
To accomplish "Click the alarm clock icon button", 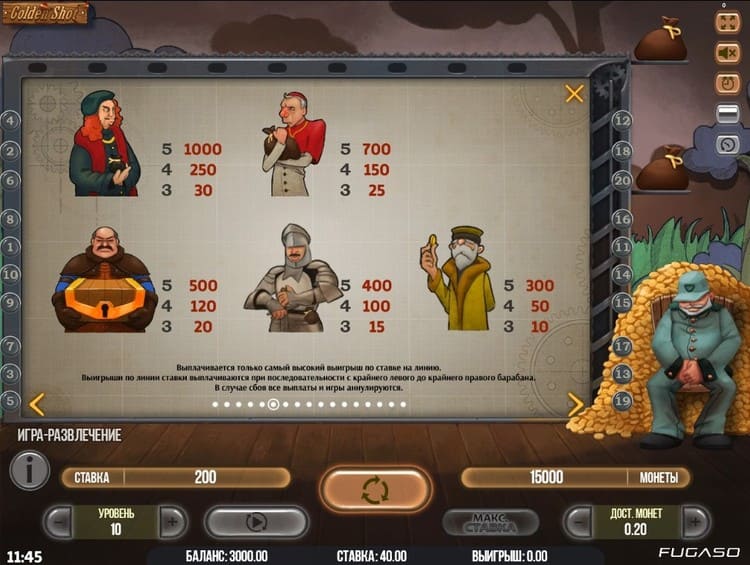I will click(x=727, y=83).
